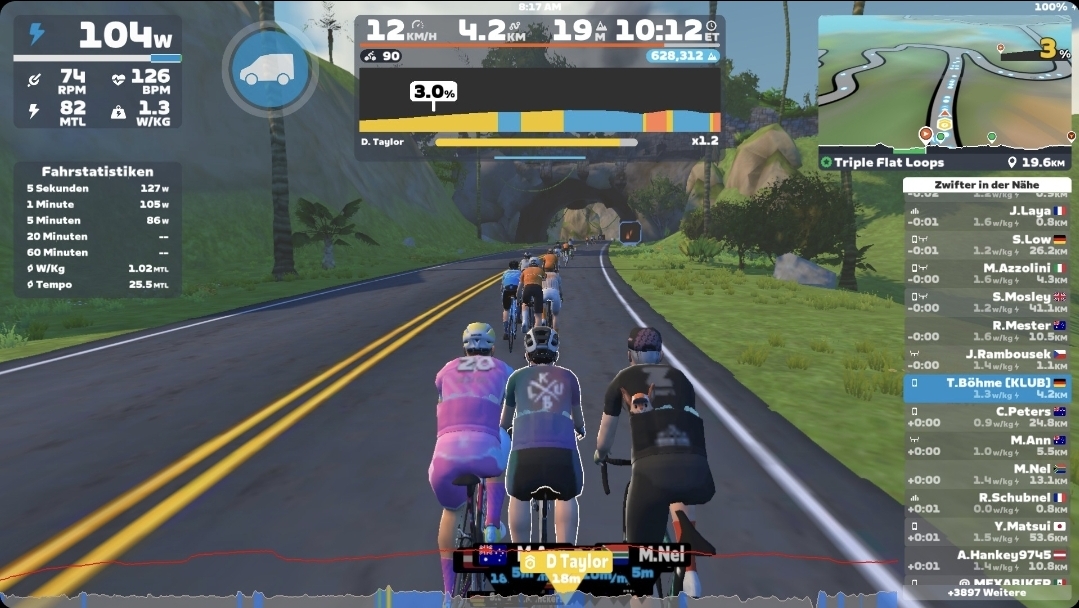The width and height of the screenshot is (1079, 608).
Task: Open the Fahrstatistiken ride stats panel
Action: [97, 229]
